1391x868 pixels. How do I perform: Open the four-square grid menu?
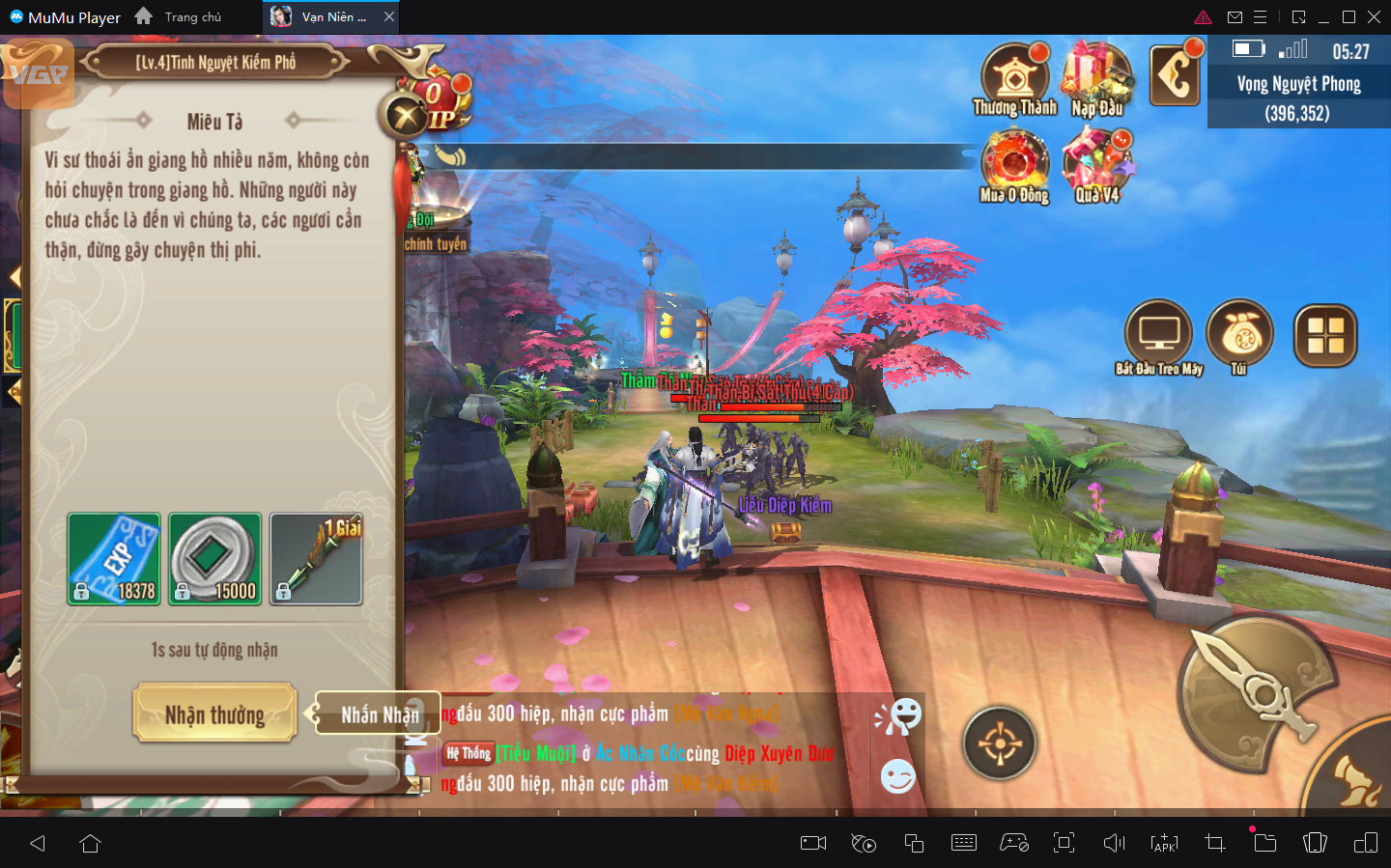pyautogui.click(x=1325, y=336)
